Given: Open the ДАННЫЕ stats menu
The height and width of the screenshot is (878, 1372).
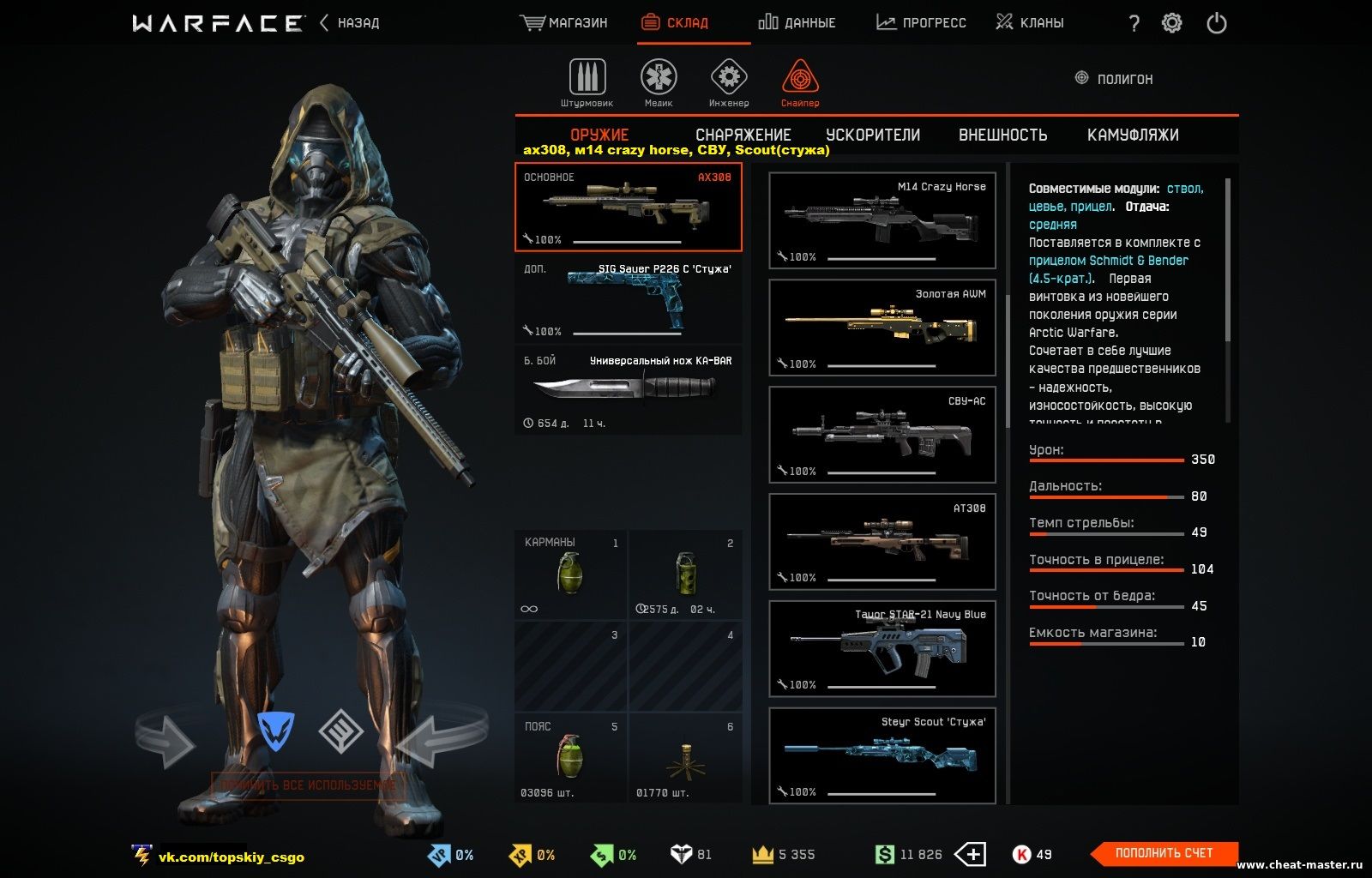Looking at the screenshot, I should click(797, 23).
